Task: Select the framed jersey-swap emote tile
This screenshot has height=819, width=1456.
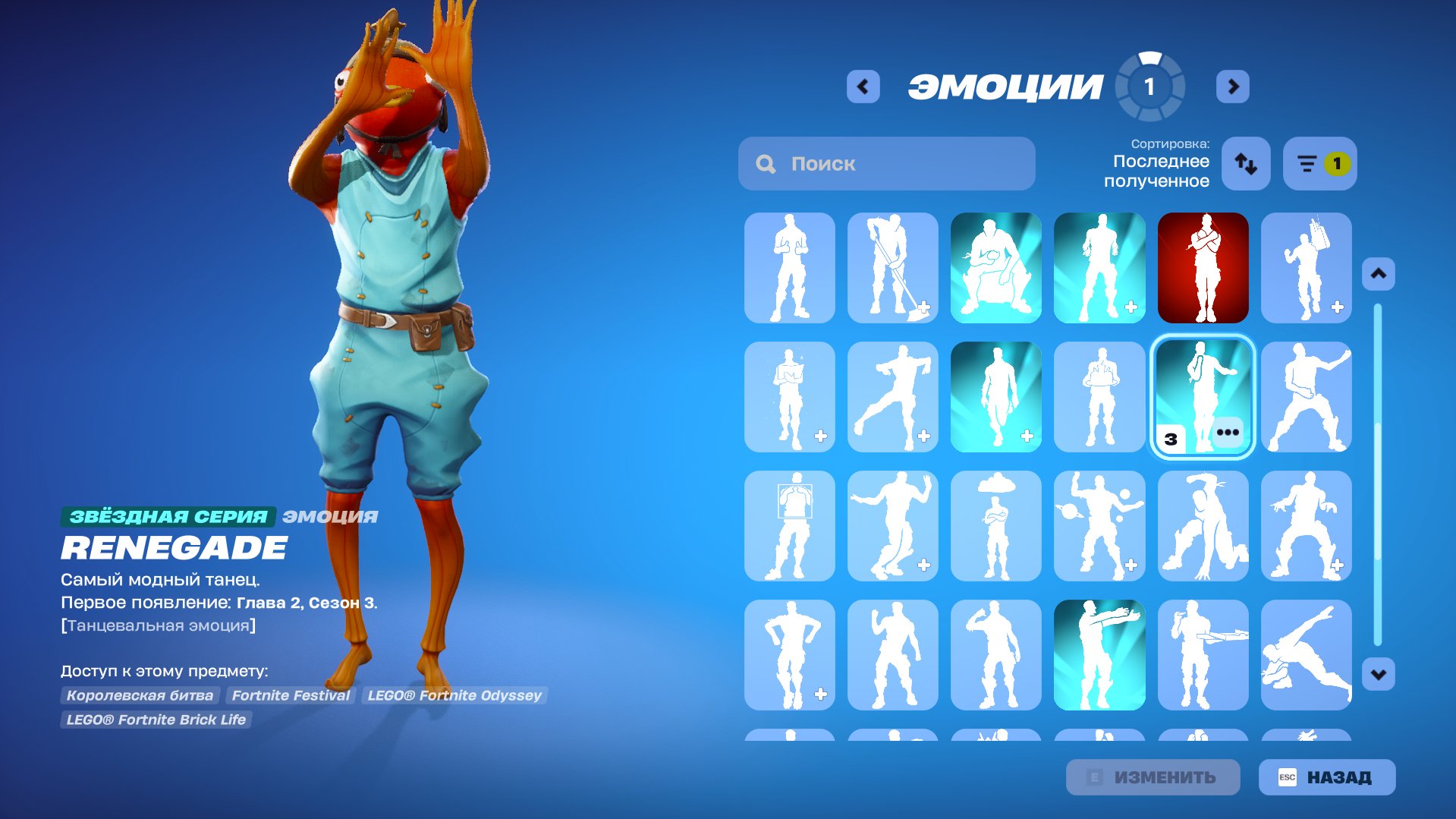Action: click(789, 525)
